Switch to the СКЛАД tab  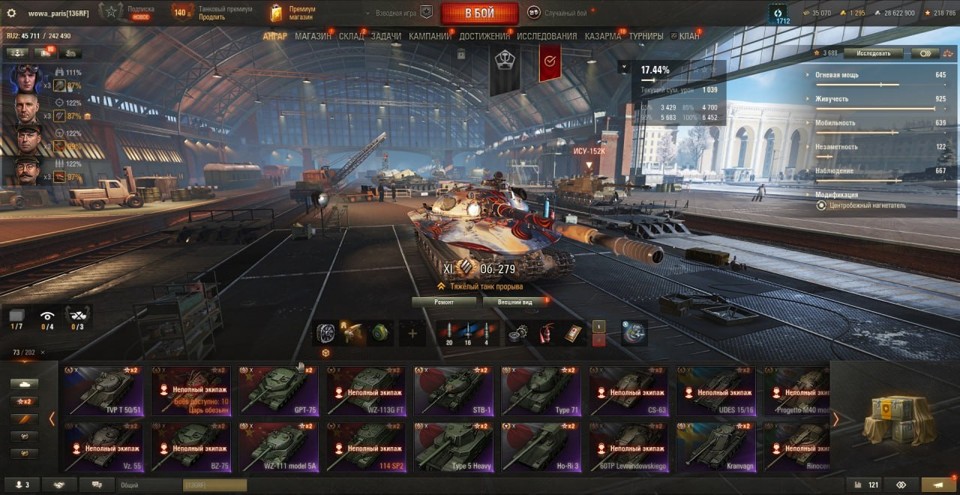(x=351, y=36)
